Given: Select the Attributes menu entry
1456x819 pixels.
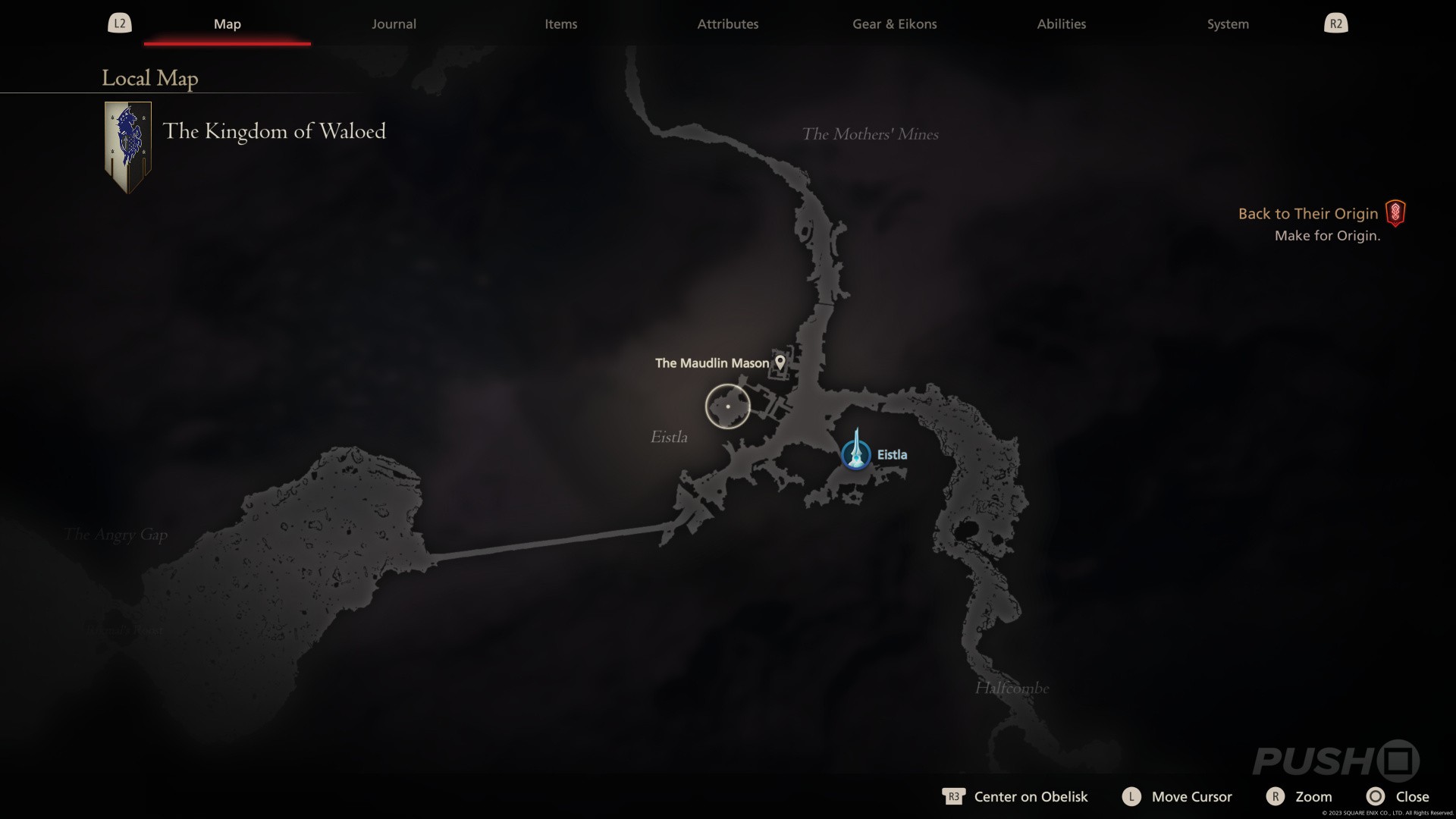Looking at the screenshot, I should click(727, 24).
